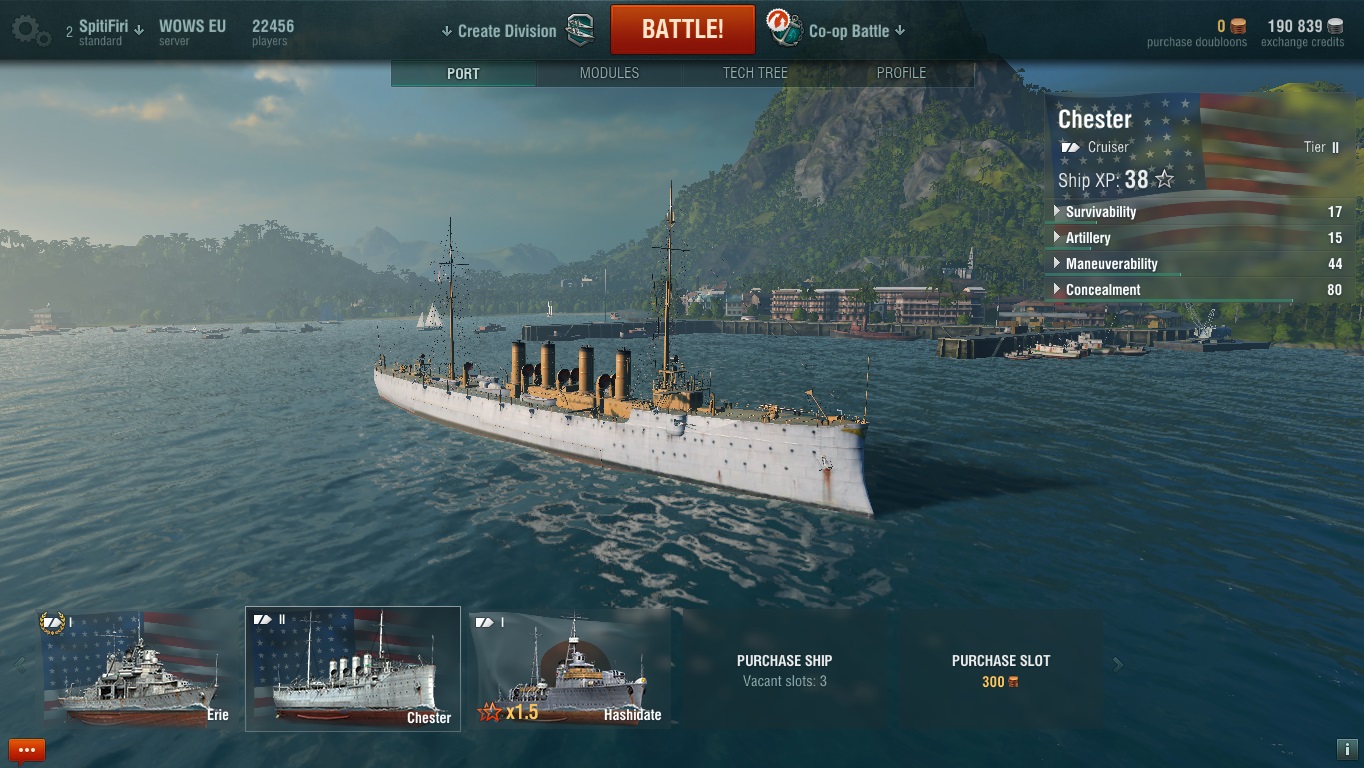Switch to the Modules tab

point(609,73)
